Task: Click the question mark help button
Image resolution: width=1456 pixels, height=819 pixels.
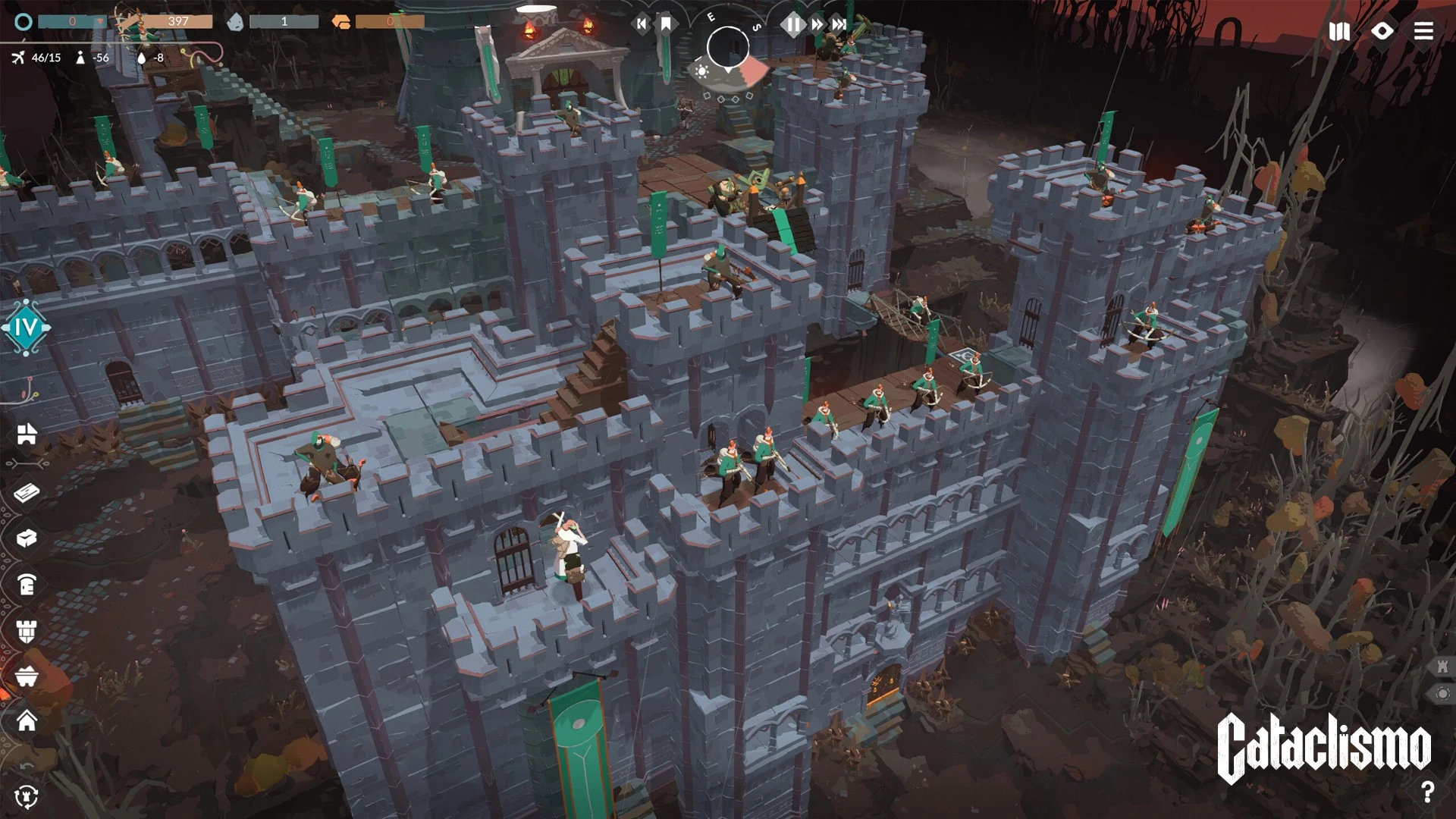Action: [x=1427, y=792]
